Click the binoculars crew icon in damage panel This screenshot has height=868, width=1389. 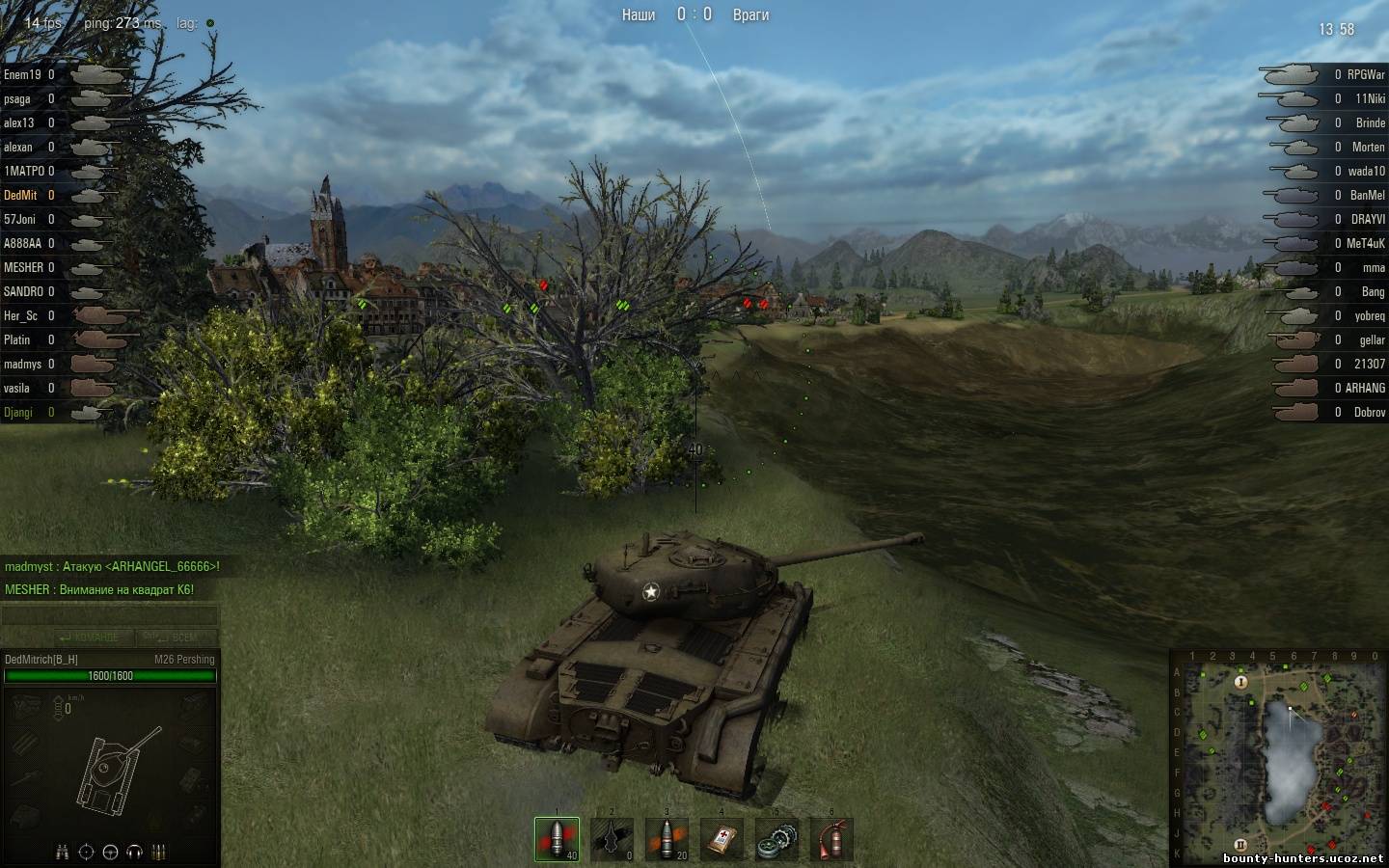click(x=63, y=852)
